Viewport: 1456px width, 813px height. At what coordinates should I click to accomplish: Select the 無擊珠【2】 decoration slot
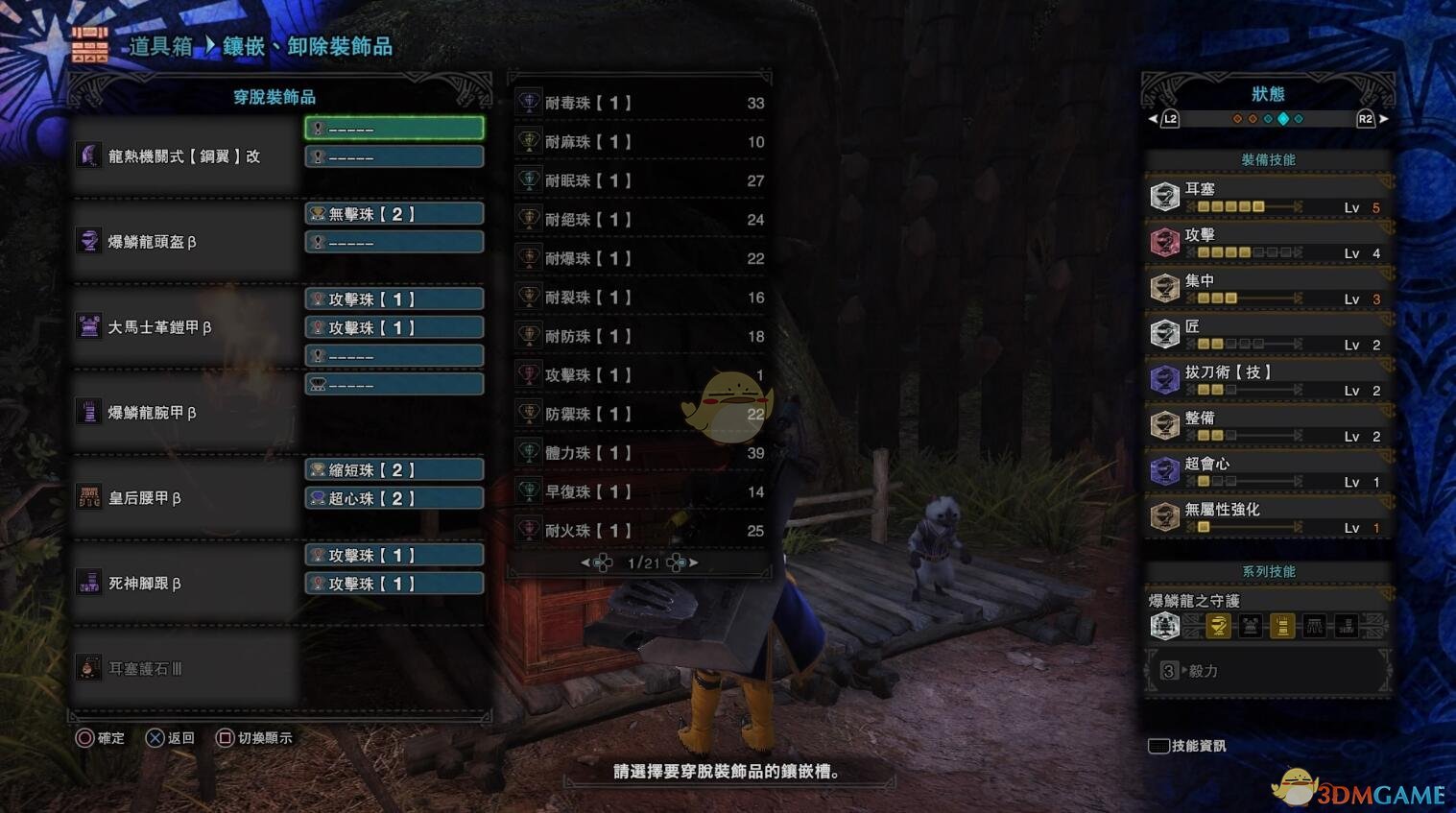(x=394, y=214)
